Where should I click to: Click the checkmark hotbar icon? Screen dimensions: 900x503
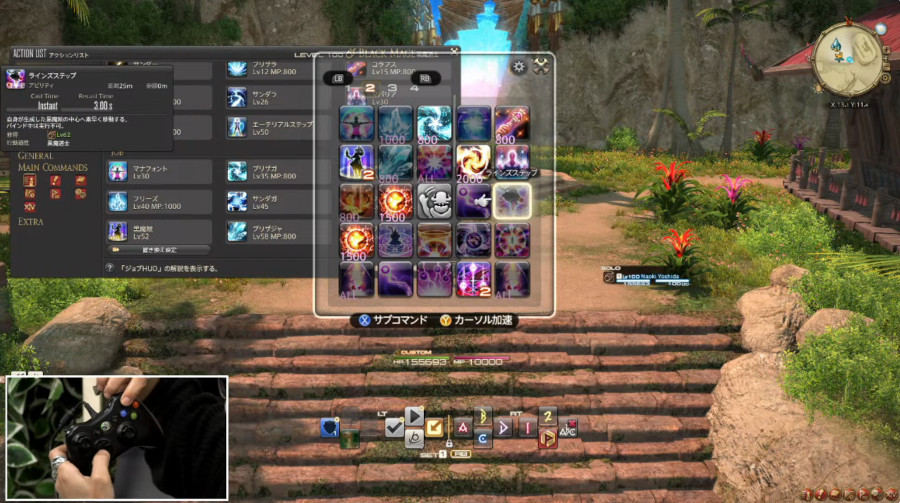tap(393, 427)
